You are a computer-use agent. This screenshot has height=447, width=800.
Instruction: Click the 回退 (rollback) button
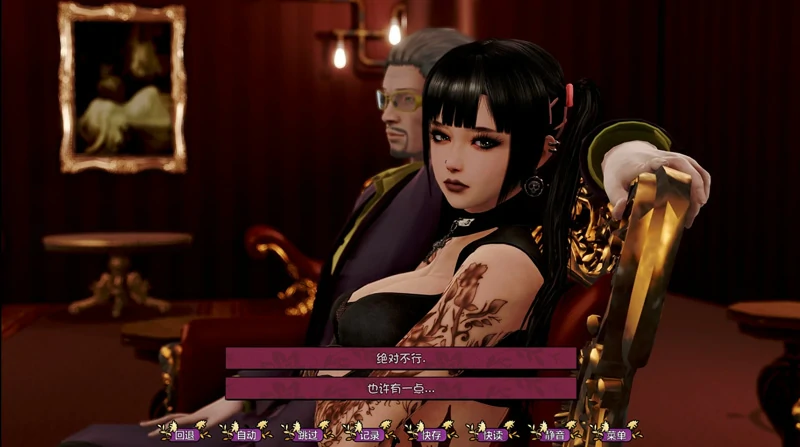pyautogui.click(x=184, y=434)
